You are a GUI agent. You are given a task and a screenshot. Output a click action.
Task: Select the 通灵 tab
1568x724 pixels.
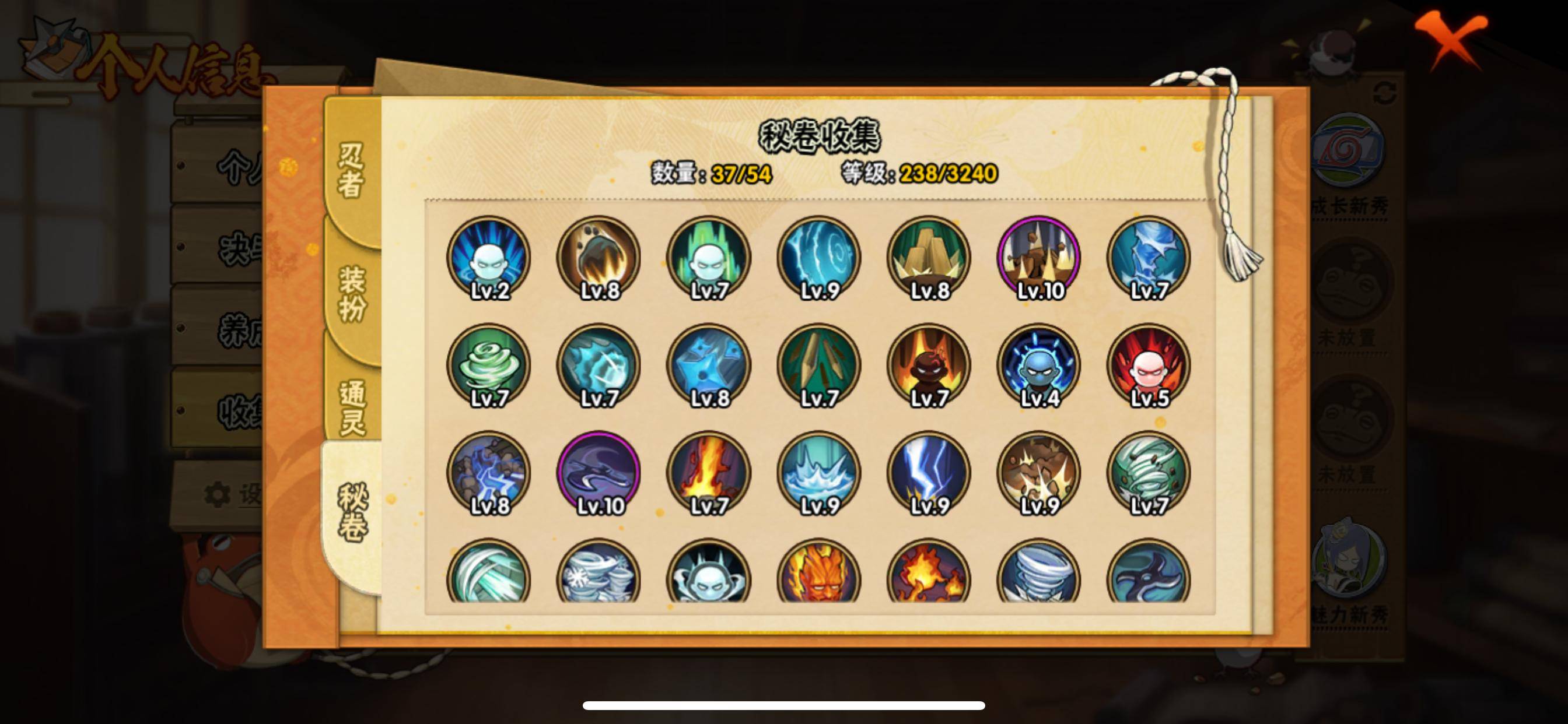(x=352, y=407)
